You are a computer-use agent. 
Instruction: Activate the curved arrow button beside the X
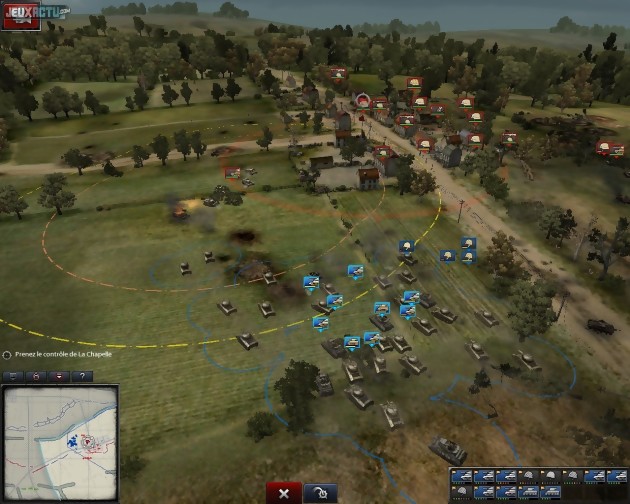pyautogui.click(x=319, y=493)
